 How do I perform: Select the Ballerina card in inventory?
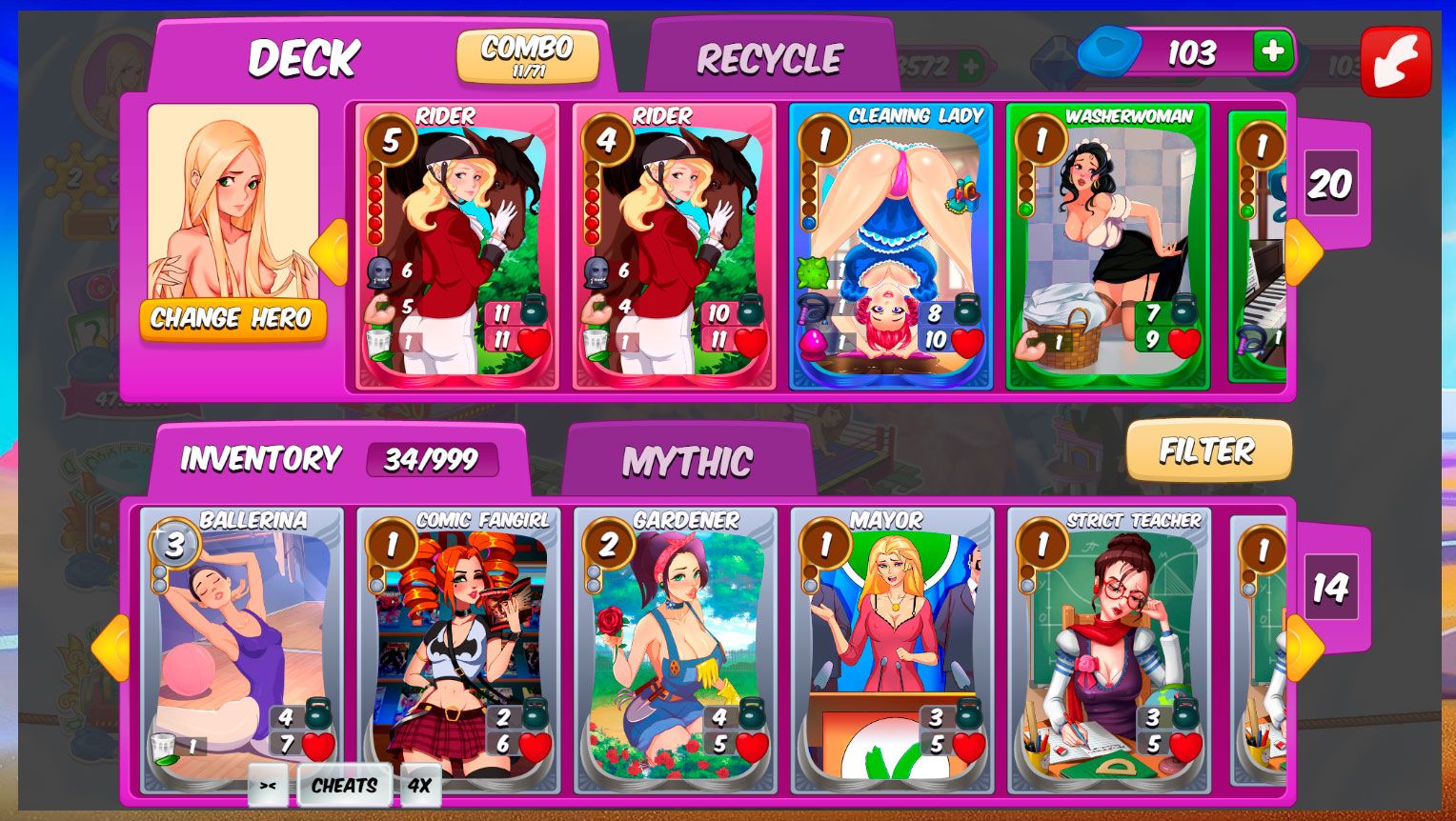click(x=241, y=648)
